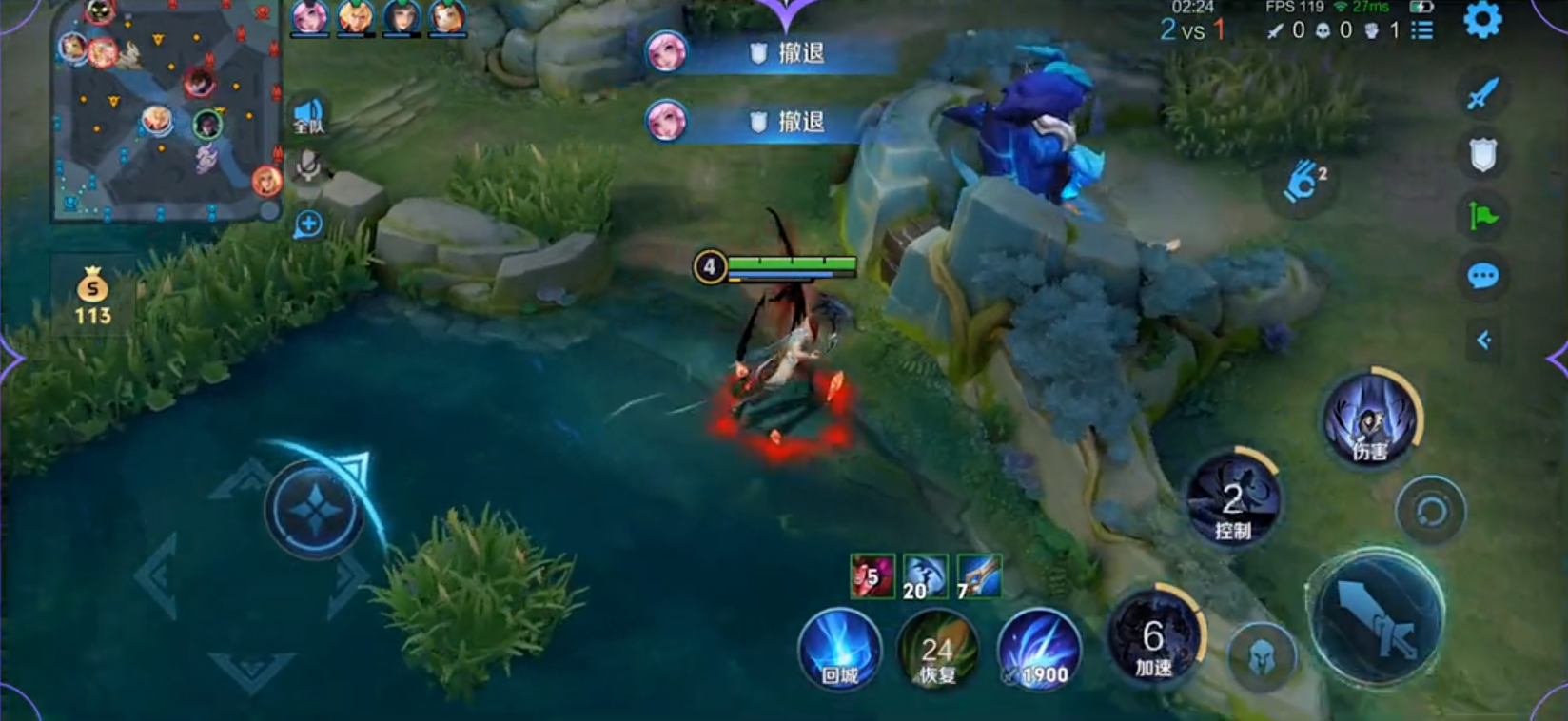The image size is (1568, 721).
Task: Open the gold shop showing 113 coins
Action: [x=92, y=296]
